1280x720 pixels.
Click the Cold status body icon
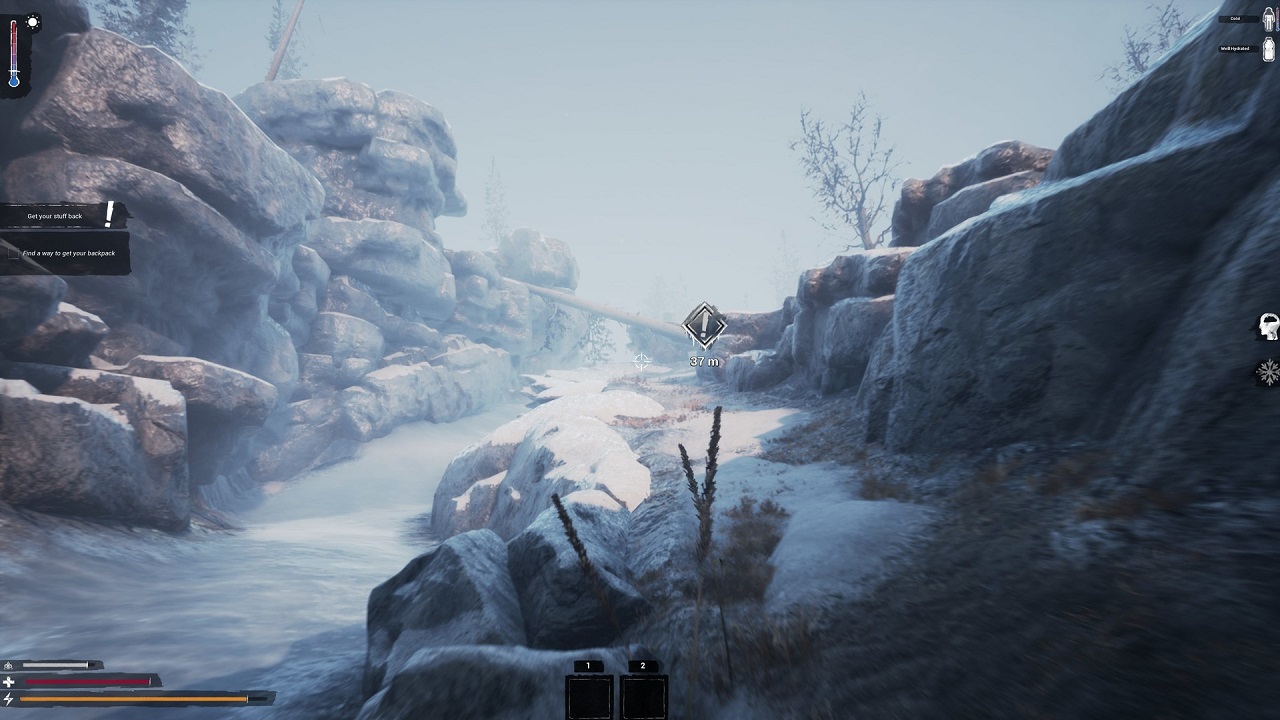point(1268,19)
